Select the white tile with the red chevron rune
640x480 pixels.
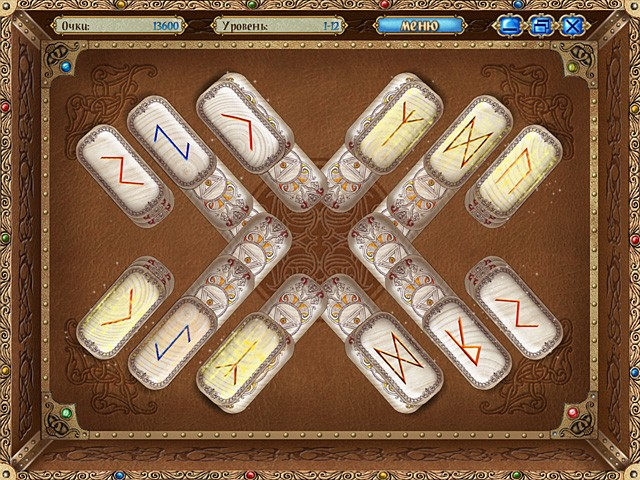coord(237,125)
